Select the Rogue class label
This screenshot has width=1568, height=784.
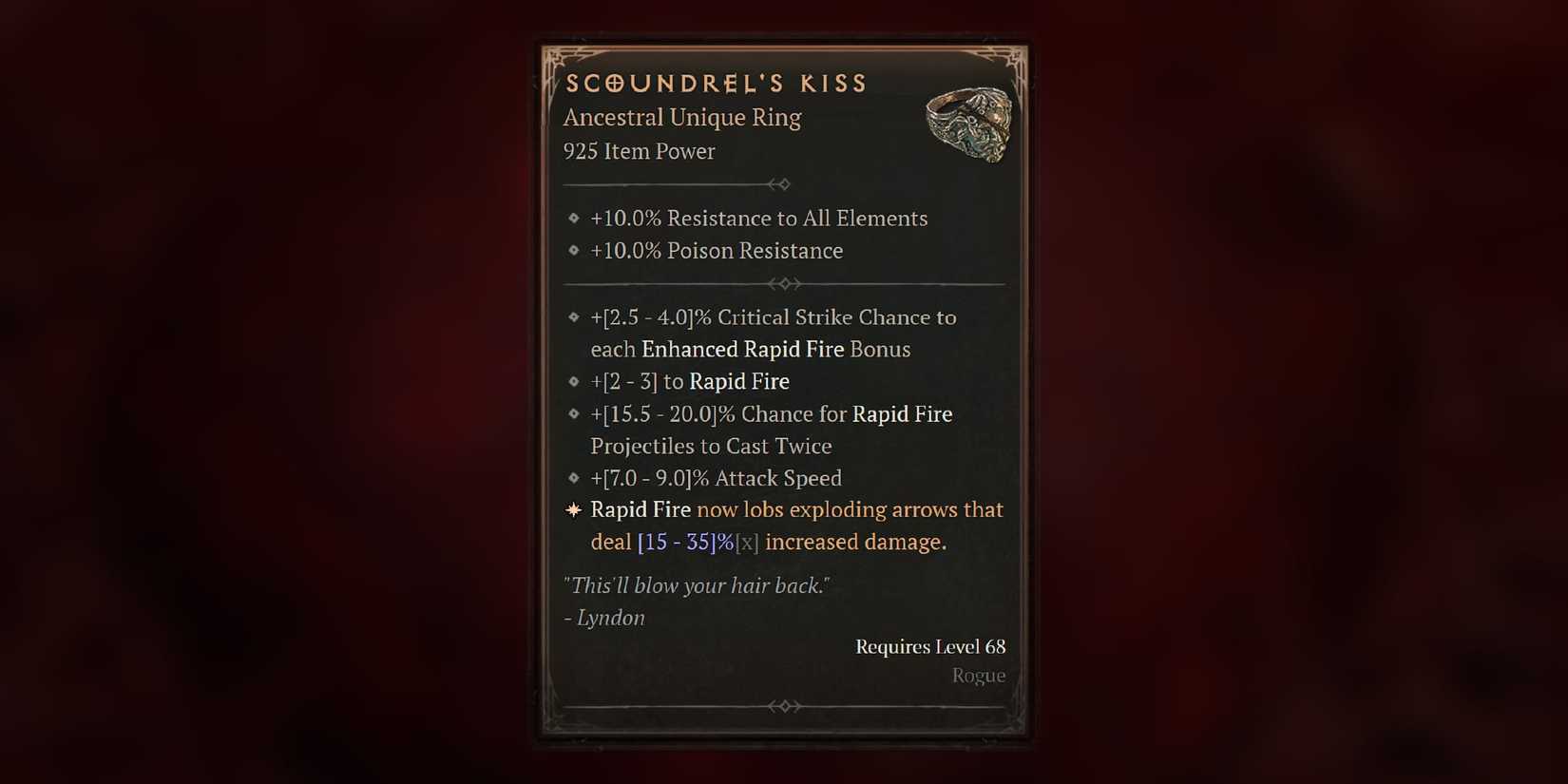pos(978,675)
